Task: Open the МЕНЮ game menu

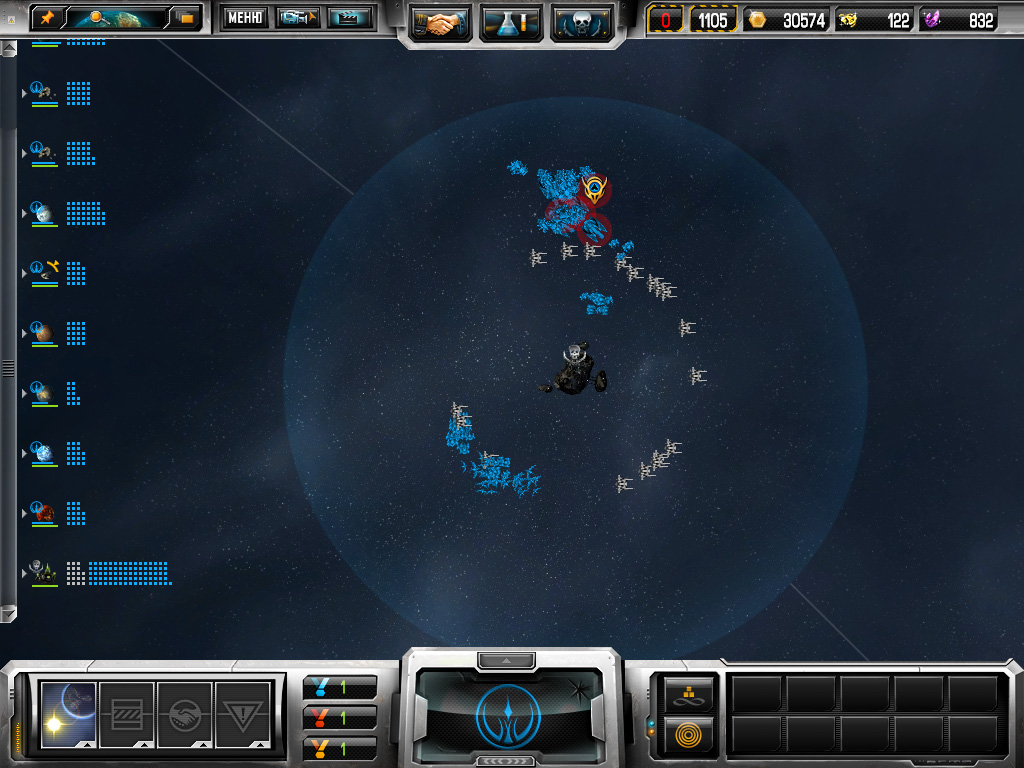Action: [245, 18]
